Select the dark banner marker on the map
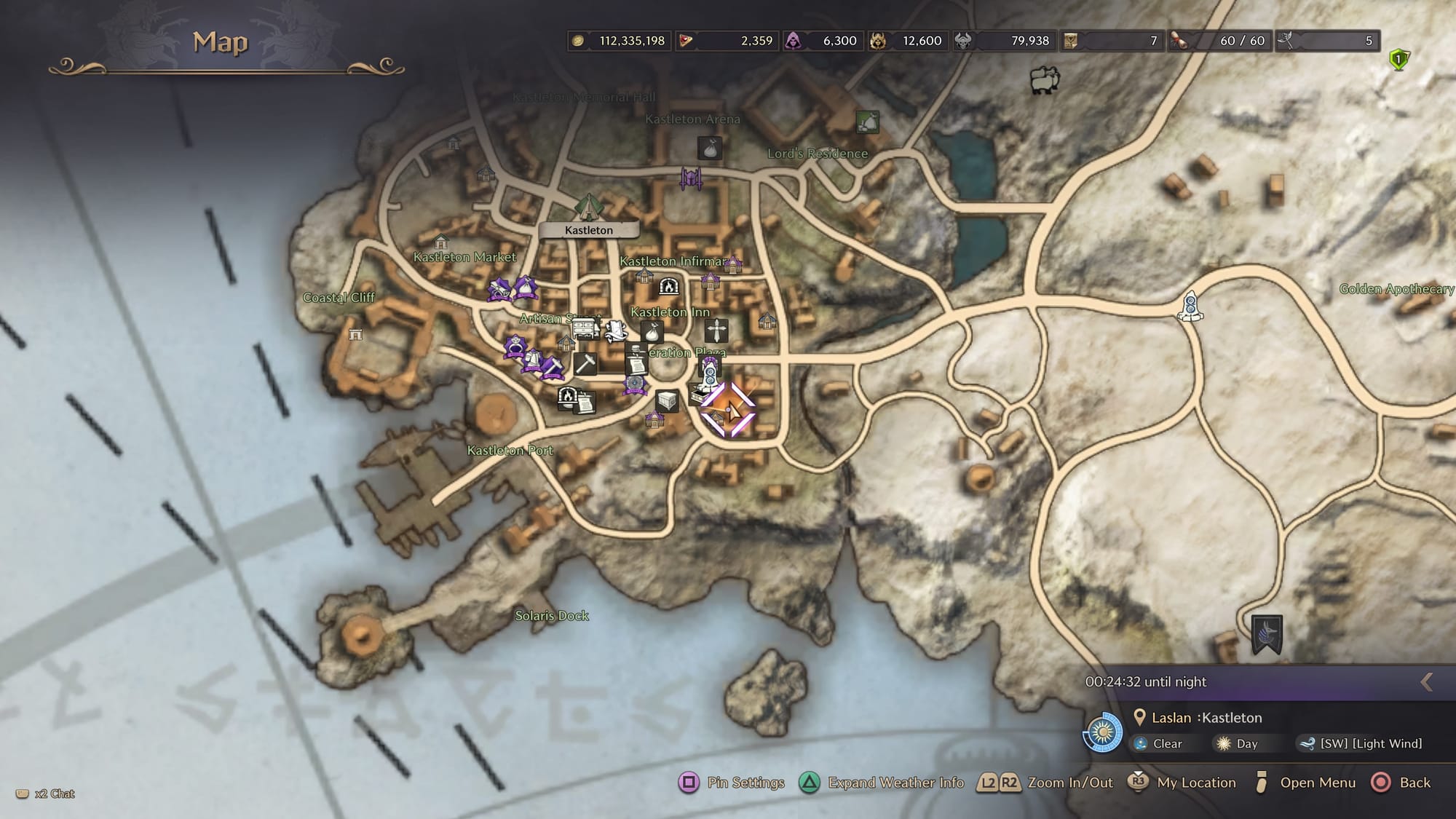The height and width of the screenshot is (819, 1456). coord(1267,633)
